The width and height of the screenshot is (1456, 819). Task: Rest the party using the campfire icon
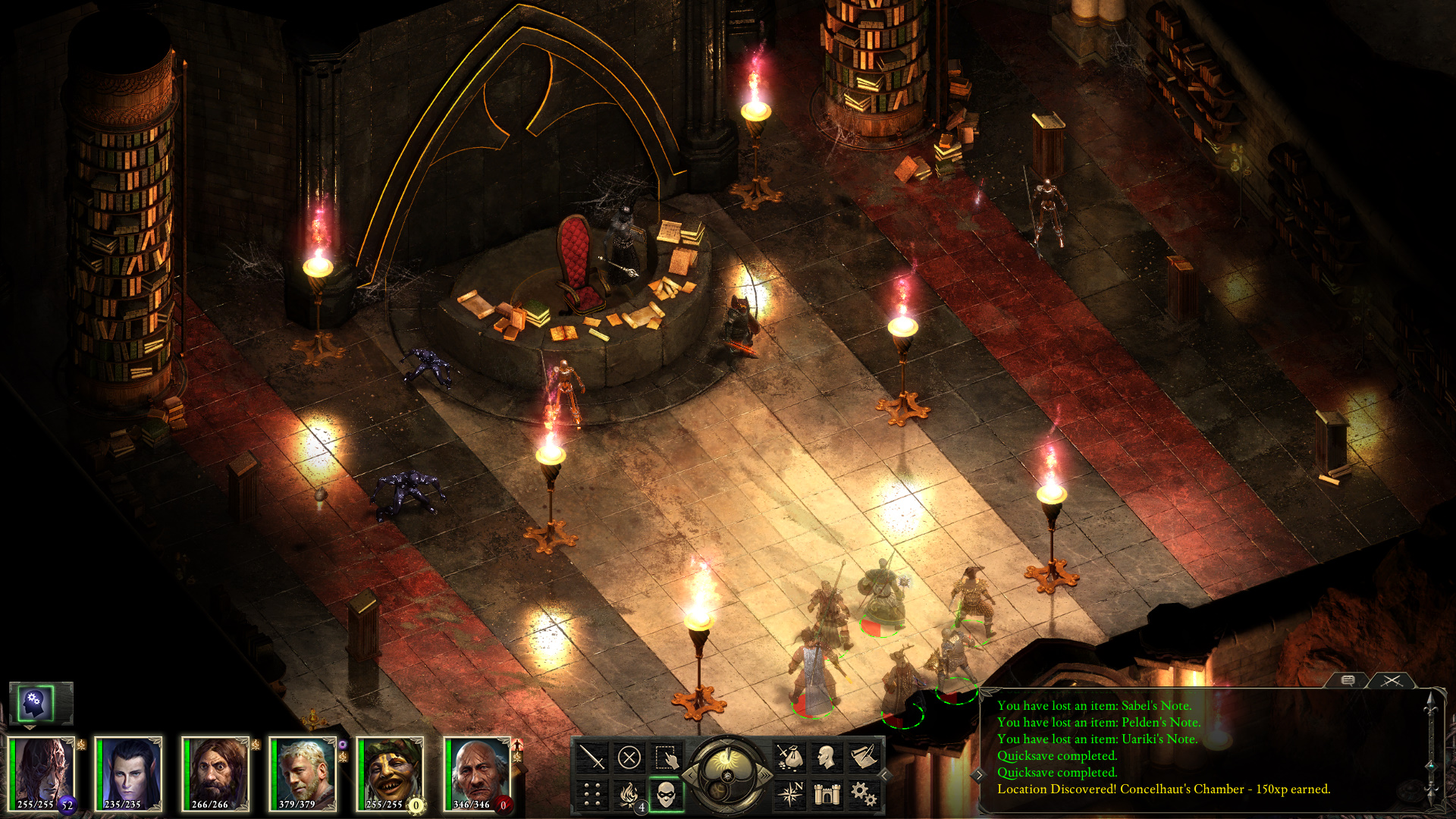point(629,795)
